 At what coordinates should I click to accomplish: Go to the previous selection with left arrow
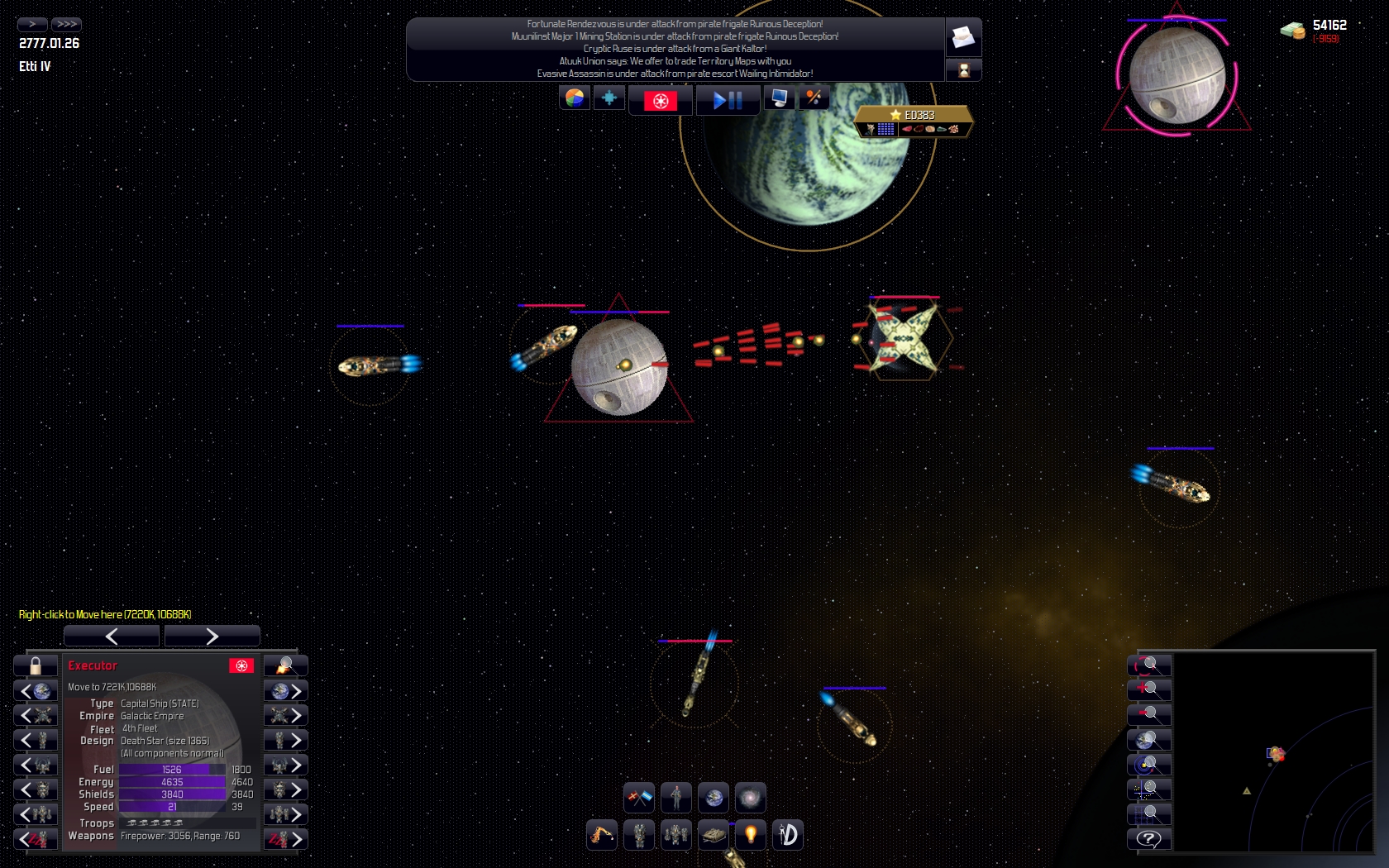(x=112, y=636)
